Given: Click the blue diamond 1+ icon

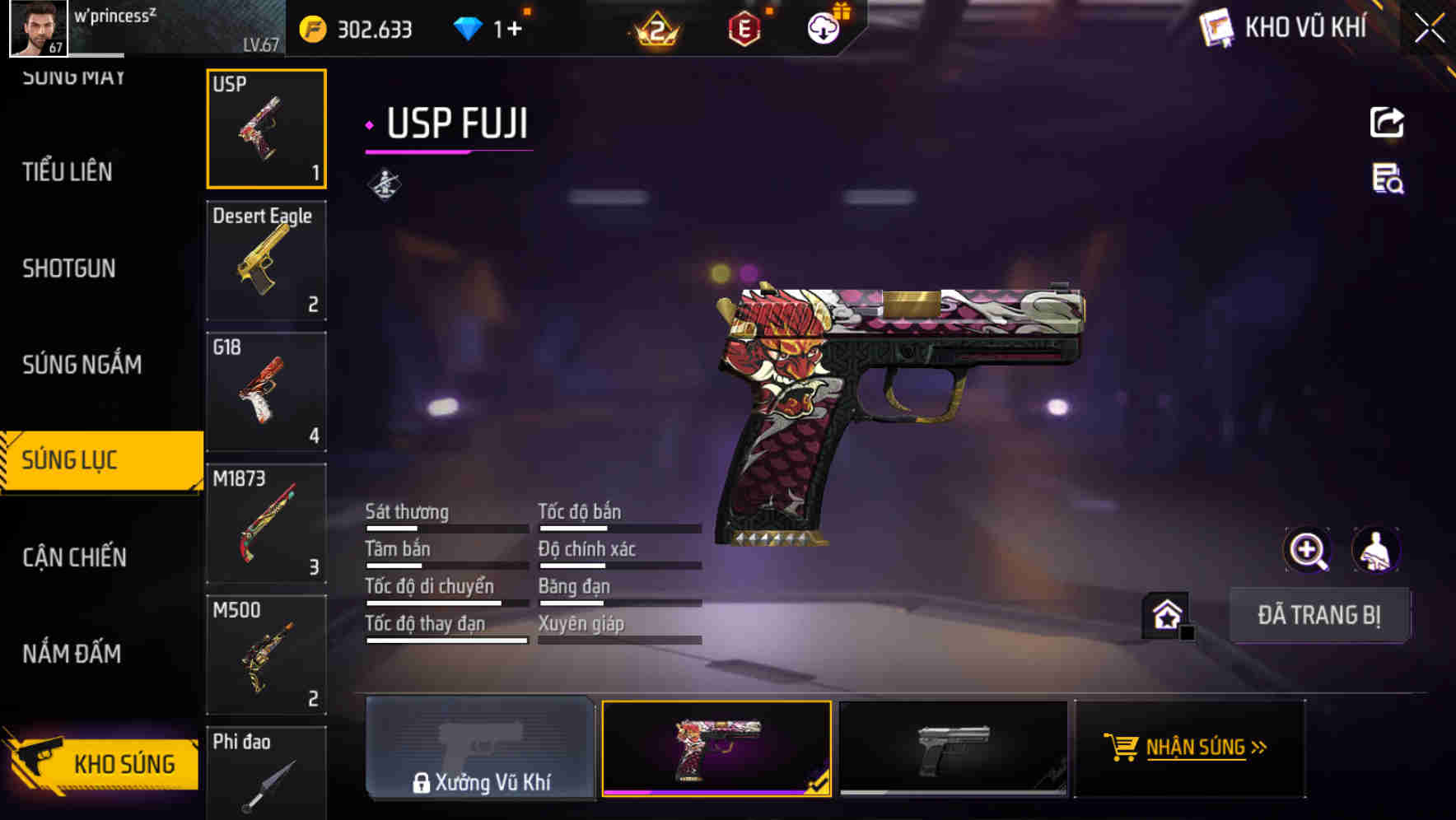Looking at the screenshot, I should point(469,27).
